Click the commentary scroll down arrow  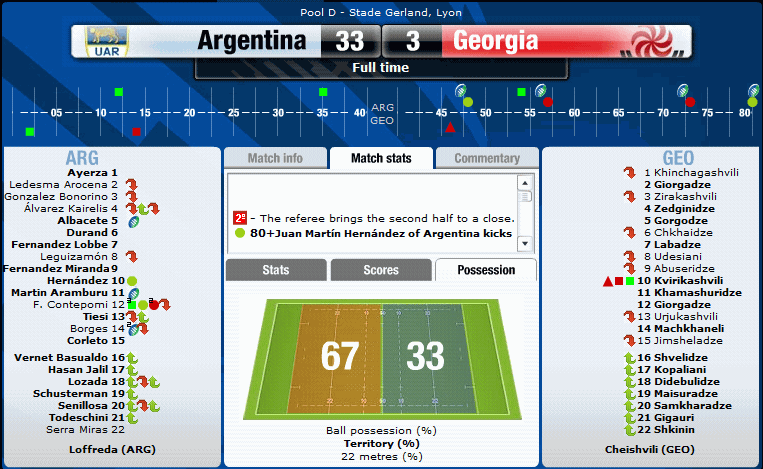click(x=523, y=244)
